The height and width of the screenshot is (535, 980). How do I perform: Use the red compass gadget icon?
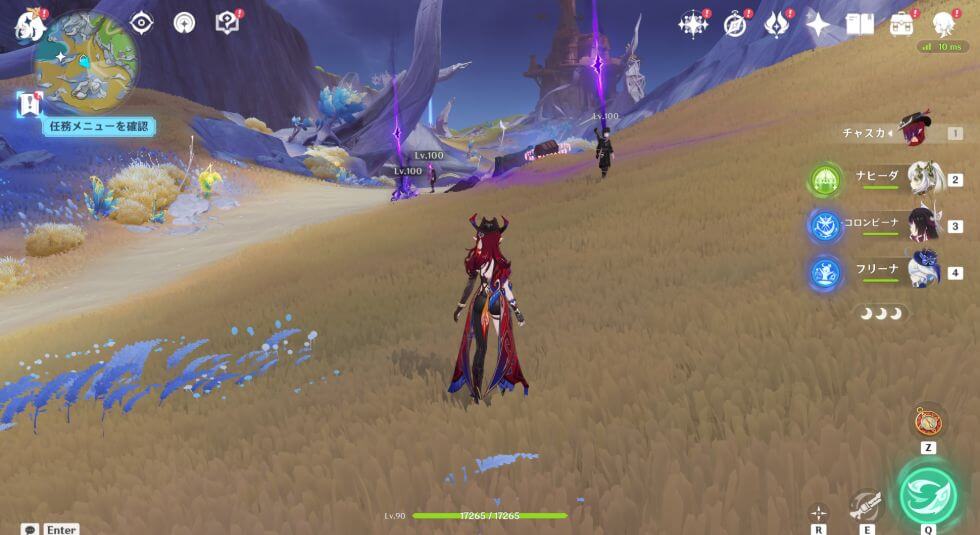[x=928, y=421]
